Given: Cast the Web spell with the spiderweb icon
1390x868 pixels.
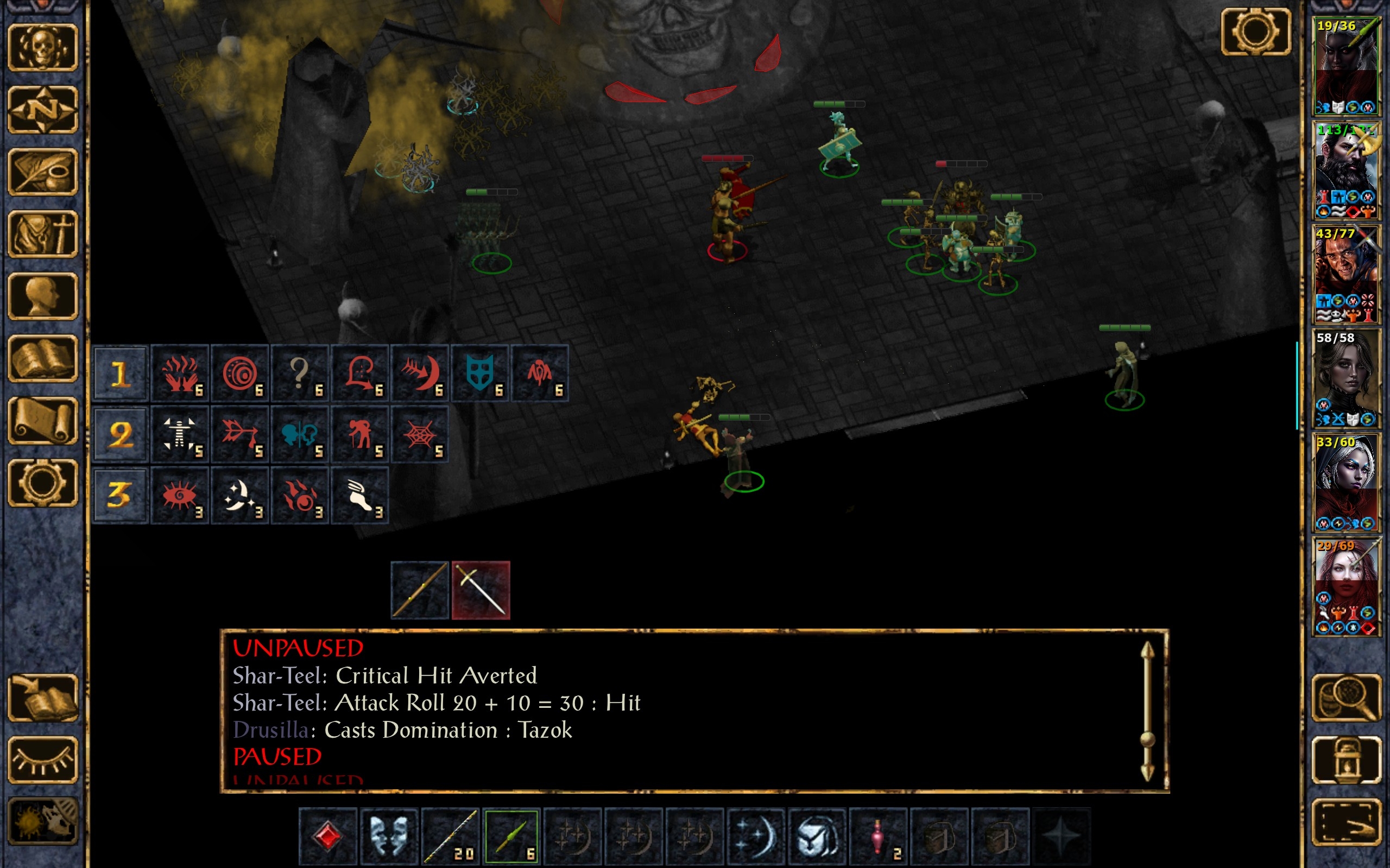Looking at the screenshot, I should coord(420,434).
